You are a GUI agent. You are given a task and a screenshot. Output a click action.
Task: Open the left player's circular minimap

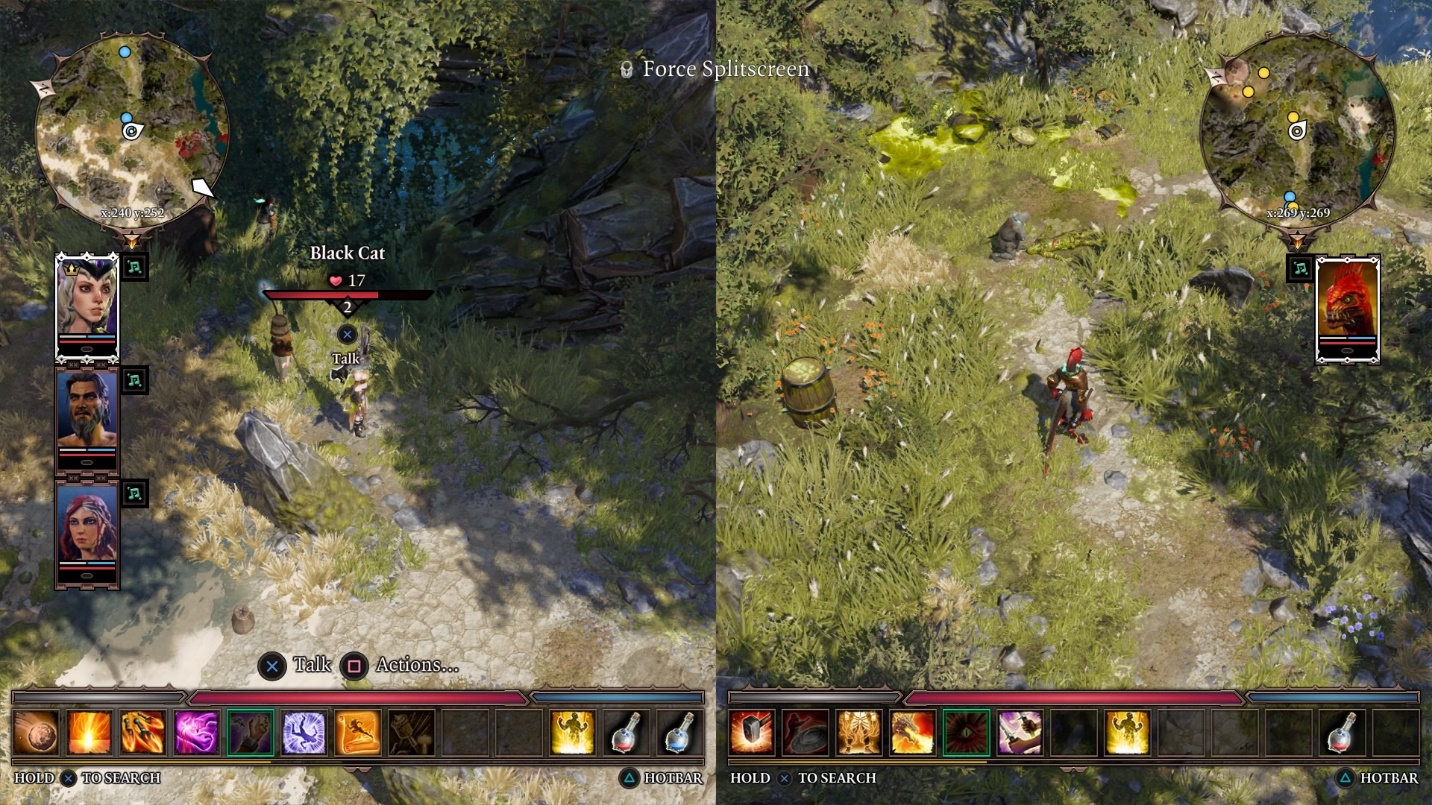(x=132, y=131)
